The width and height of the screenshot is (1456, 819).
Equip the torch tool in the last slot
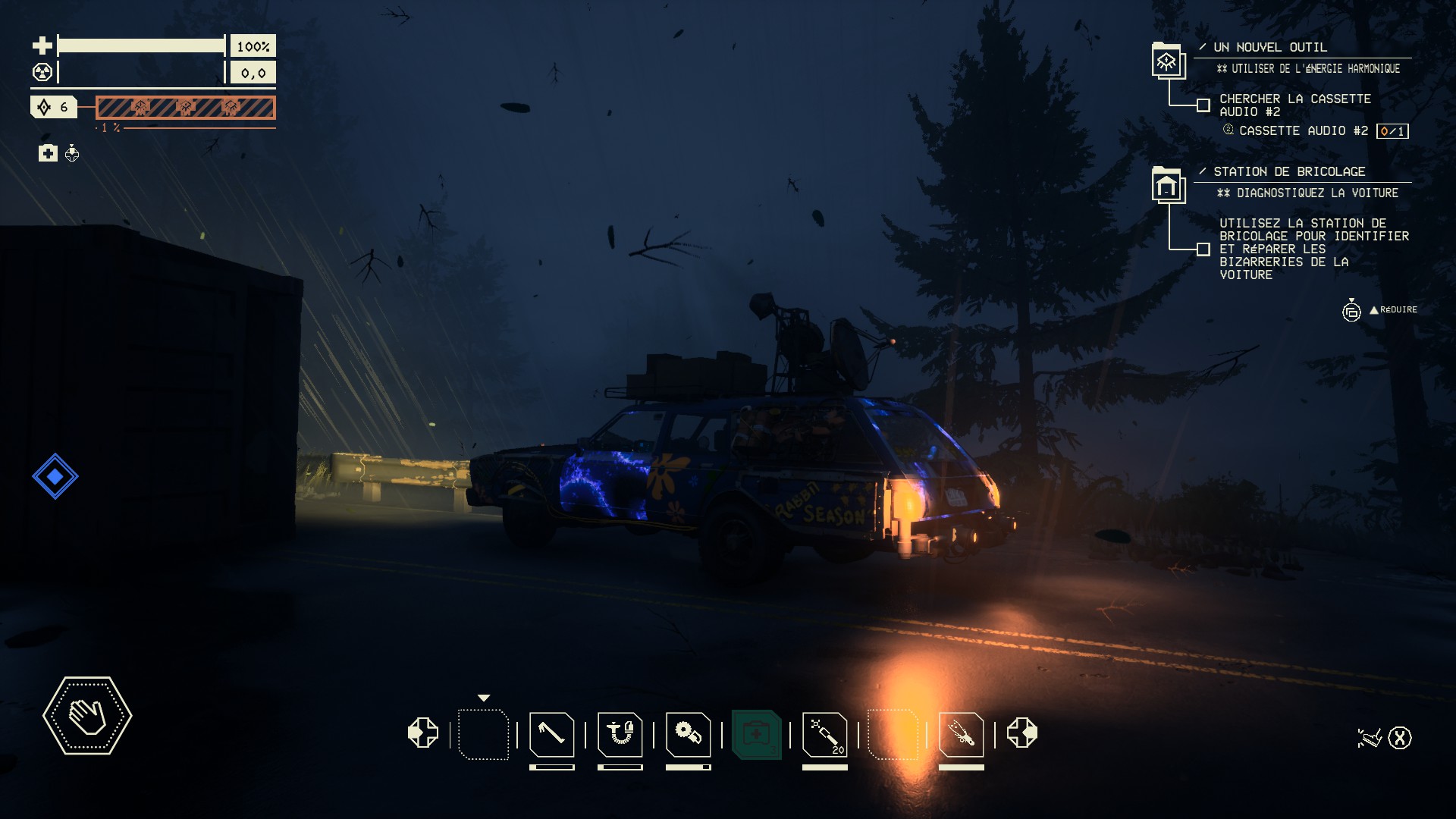(961, 734)
